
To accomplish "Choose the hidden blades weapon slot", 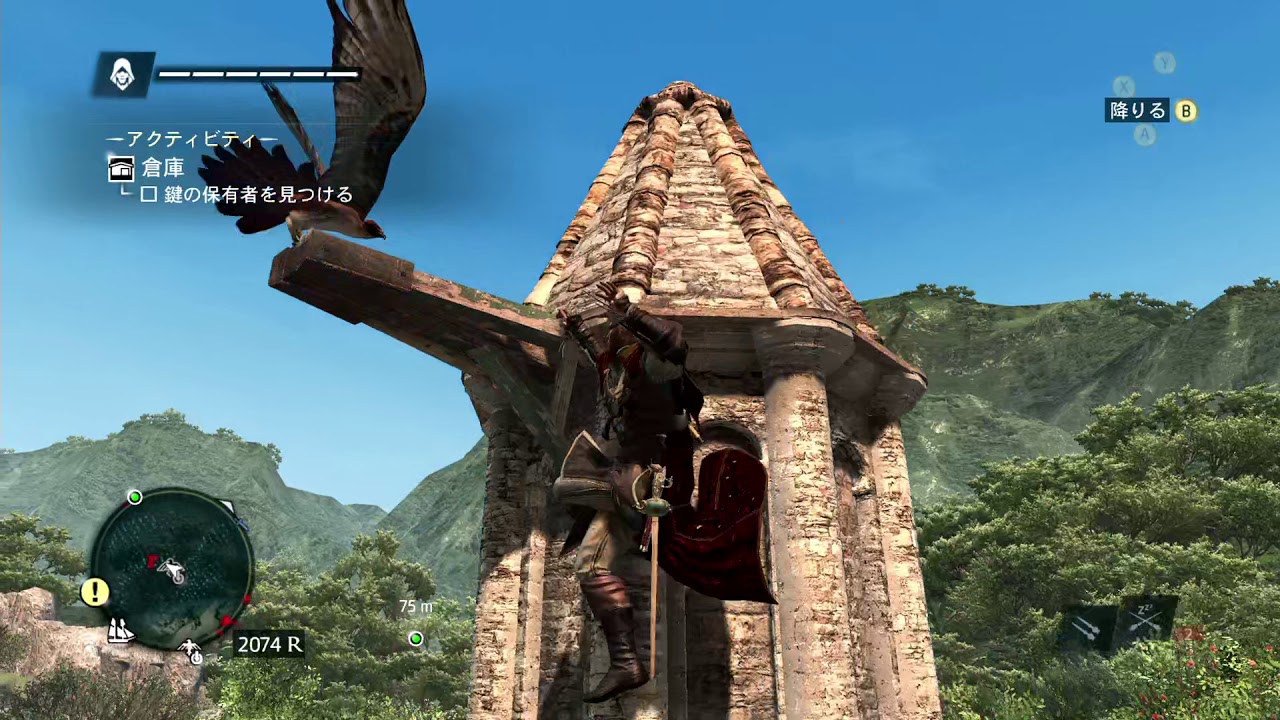I will coord(1088,628).
